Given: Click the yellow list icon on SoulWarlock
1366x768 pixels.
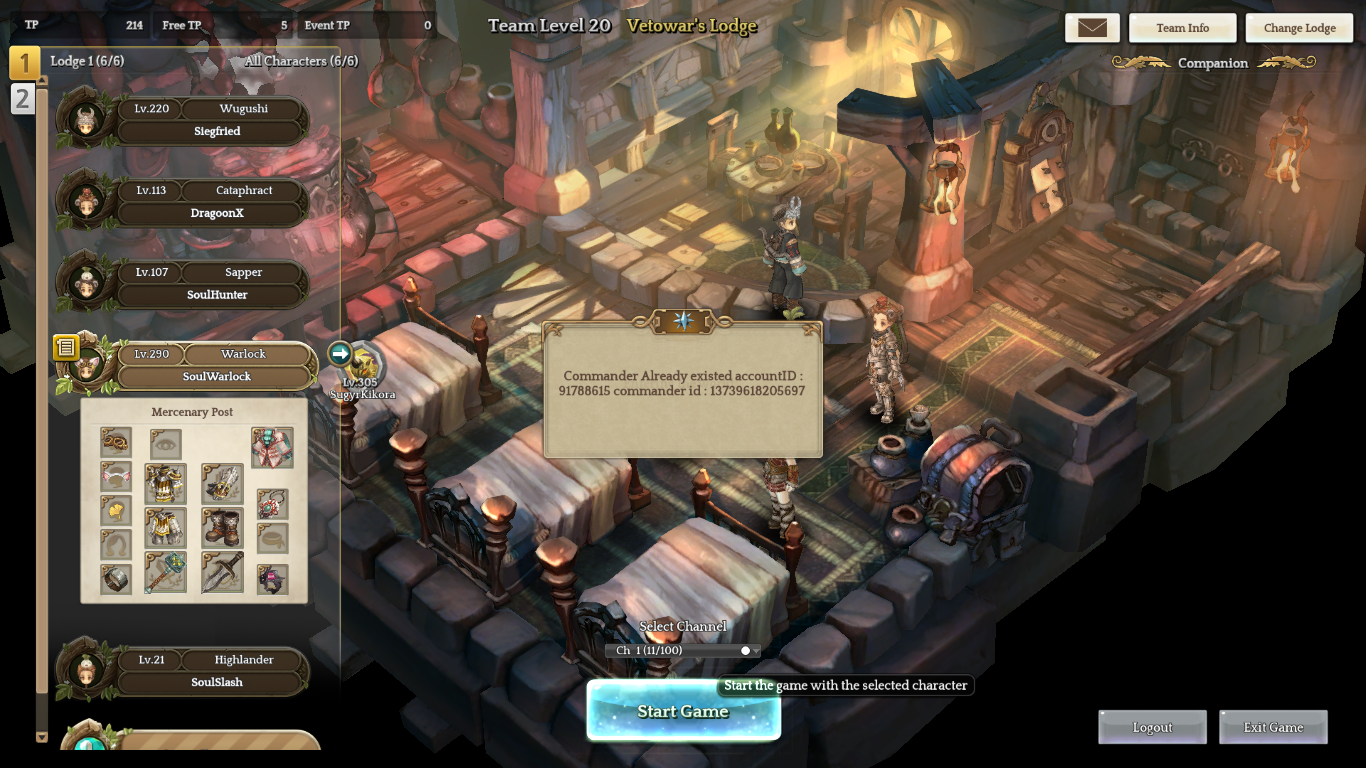Looking at the screenshot, I should pyautogui.click(x=66, y=348).
